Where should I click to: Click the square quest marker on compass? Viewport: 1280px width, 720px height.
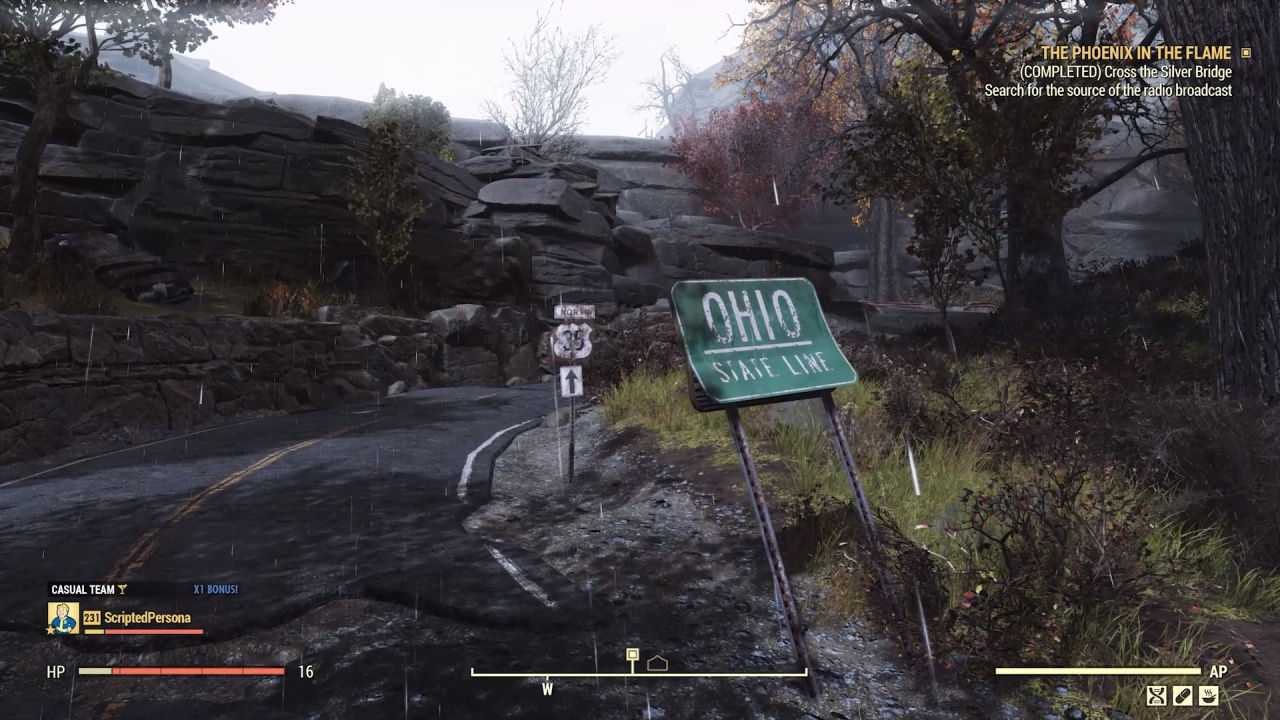click(632, 655)
